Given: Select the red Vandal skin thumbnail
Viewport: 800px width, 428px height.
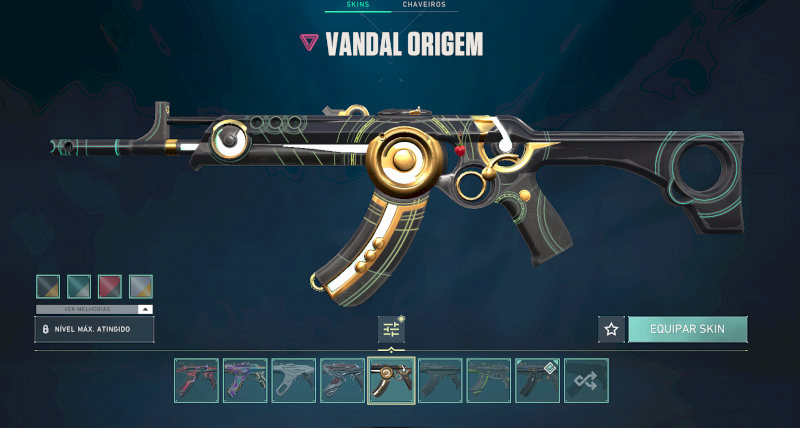Looking at the screenshot, I should point(196,381).
